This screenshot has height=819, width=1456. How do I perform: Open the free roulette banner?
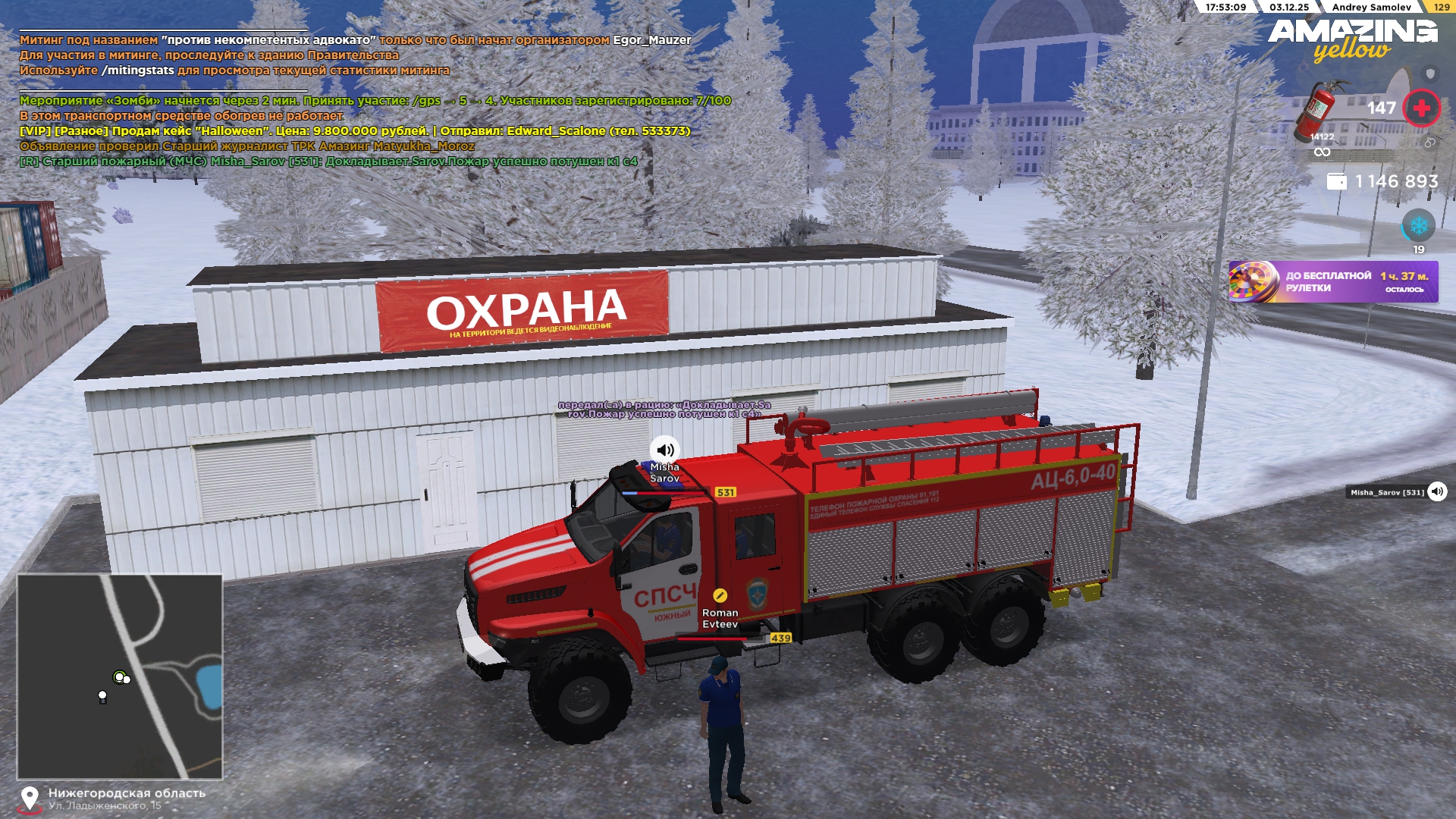1333,282
